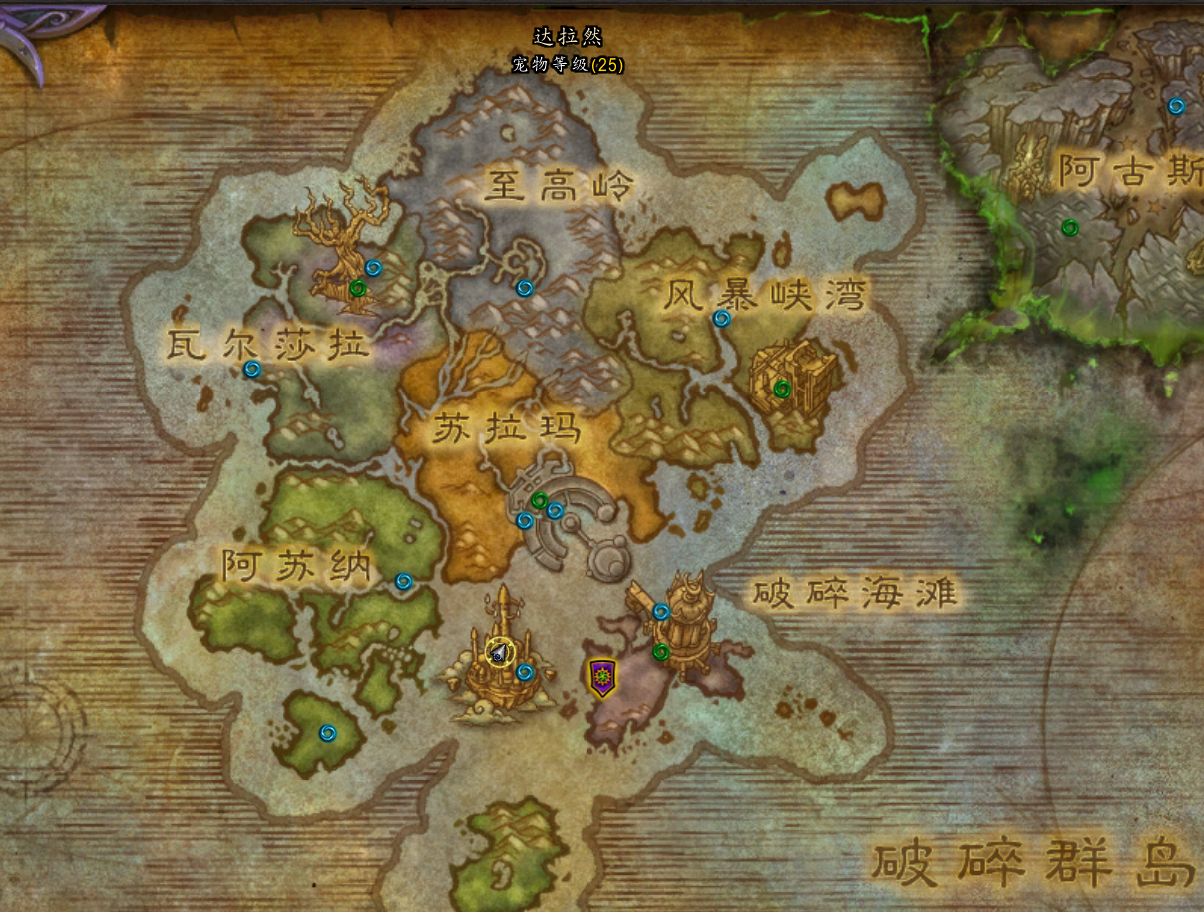Click the blue dungeon marker in 风暴峡湾
The image size is (1204, 912).
721,319
